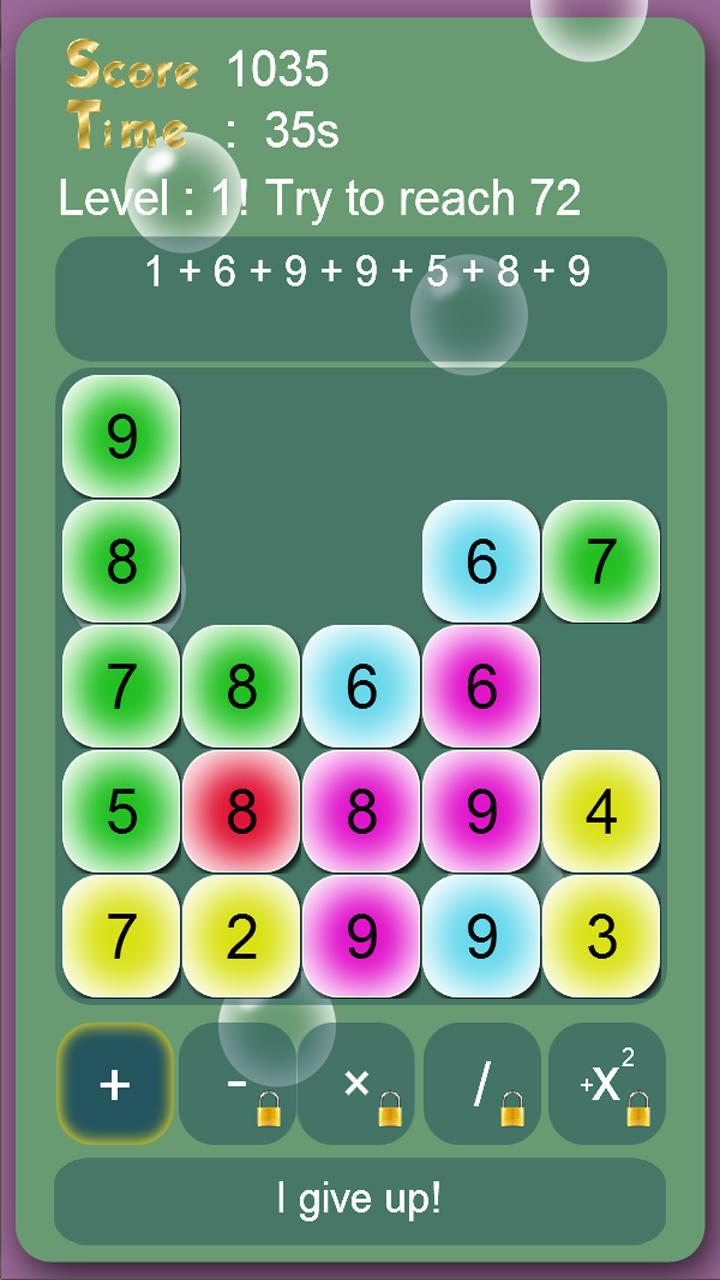Select the red 8 tile
720x1280 pixels.
click(241, 811)
